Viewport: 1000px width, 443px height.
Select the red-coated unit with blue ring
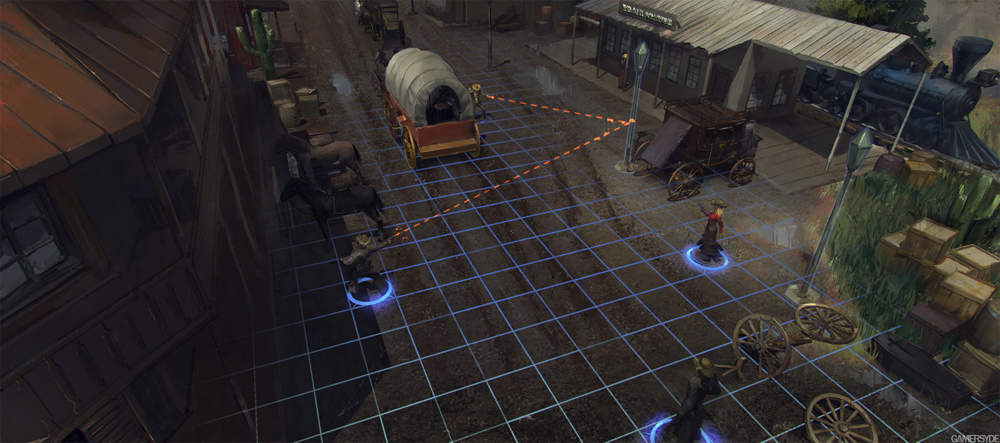[x=711, y=234]
